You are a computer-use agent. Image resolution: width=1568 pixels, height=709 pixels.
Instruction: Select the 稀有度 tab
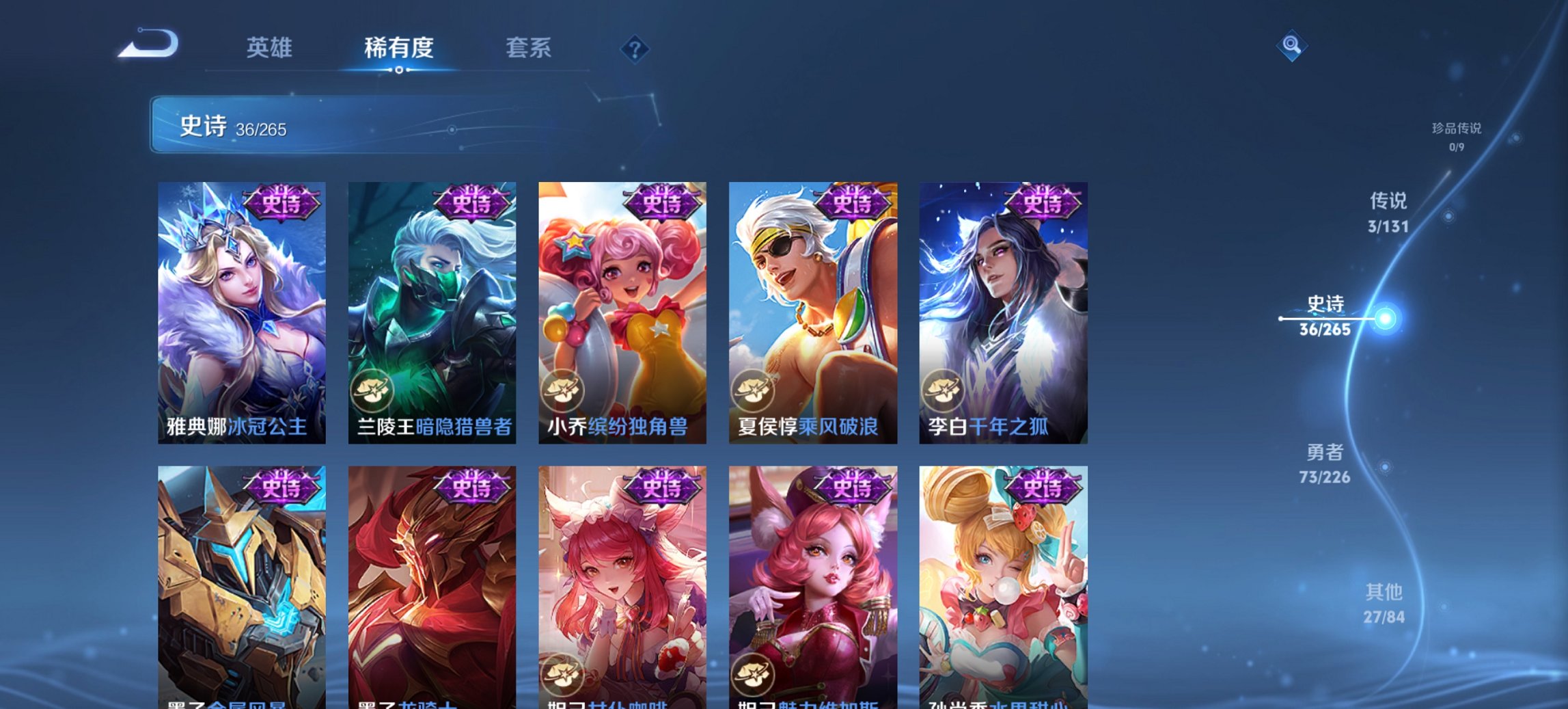tap(399, 48)
